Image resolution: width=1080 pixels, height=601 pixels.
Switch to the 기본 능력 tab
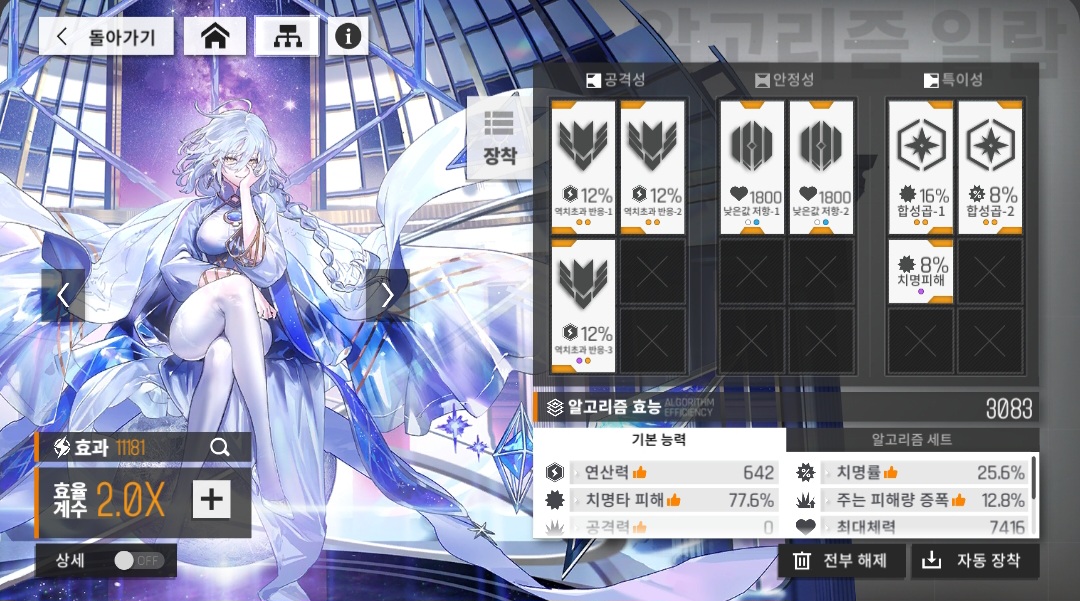click(659, 440)
